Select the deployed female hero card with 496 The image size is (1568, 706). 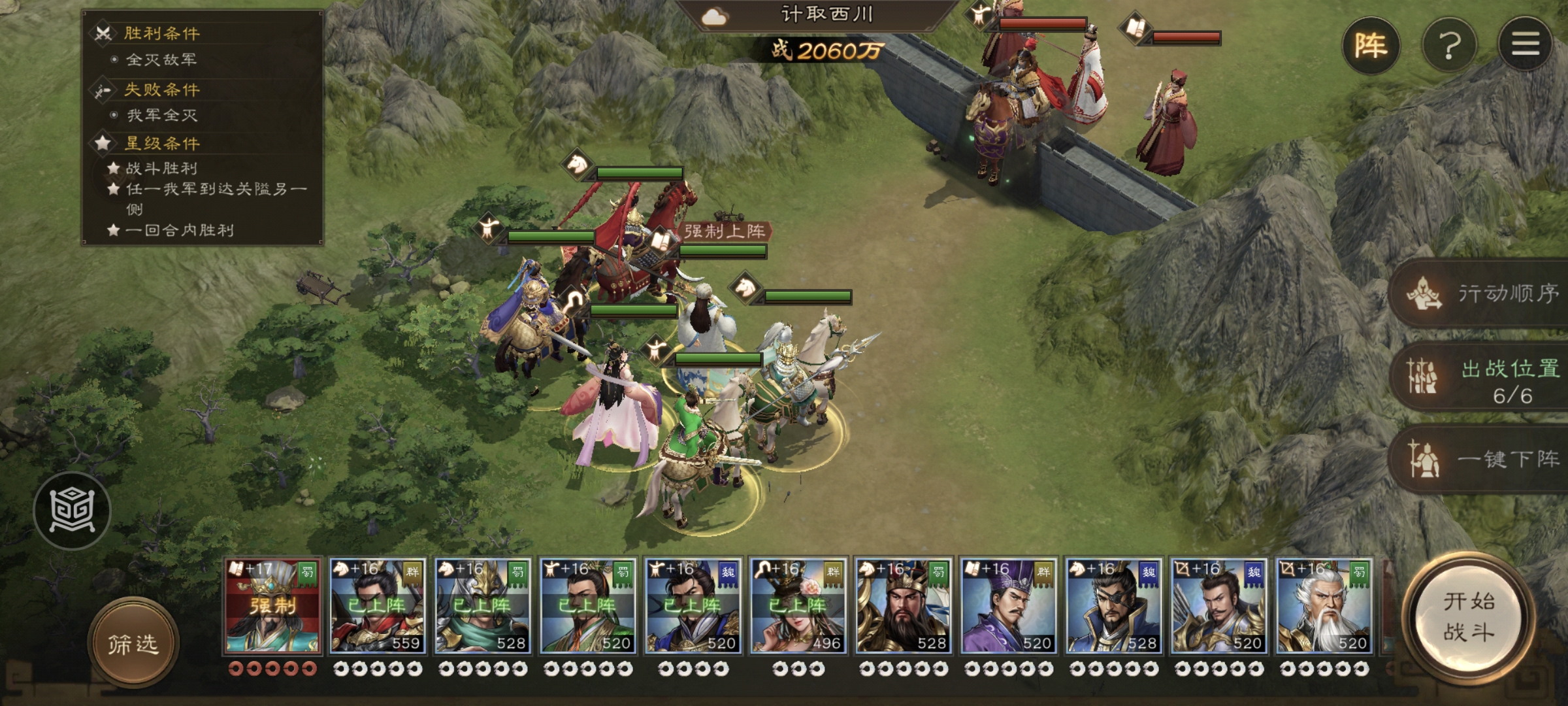tap(798, 606)
